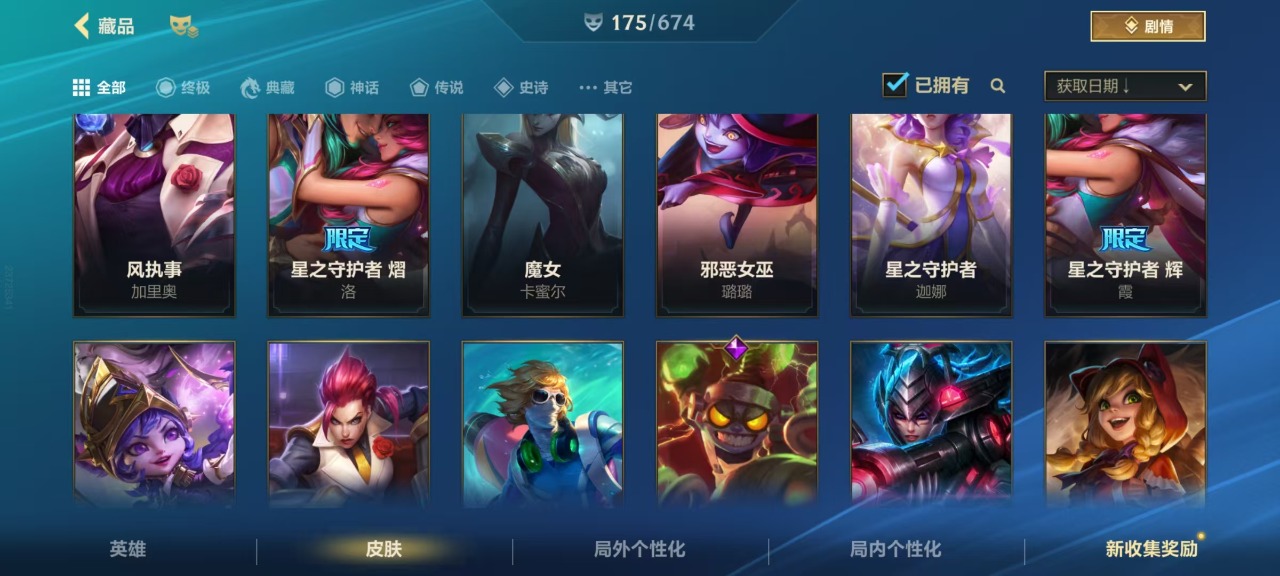Viewport: 1280px width, 576px height.
Task: Select the 风执事 加里奥 skin card
Action: click(154, 215)
